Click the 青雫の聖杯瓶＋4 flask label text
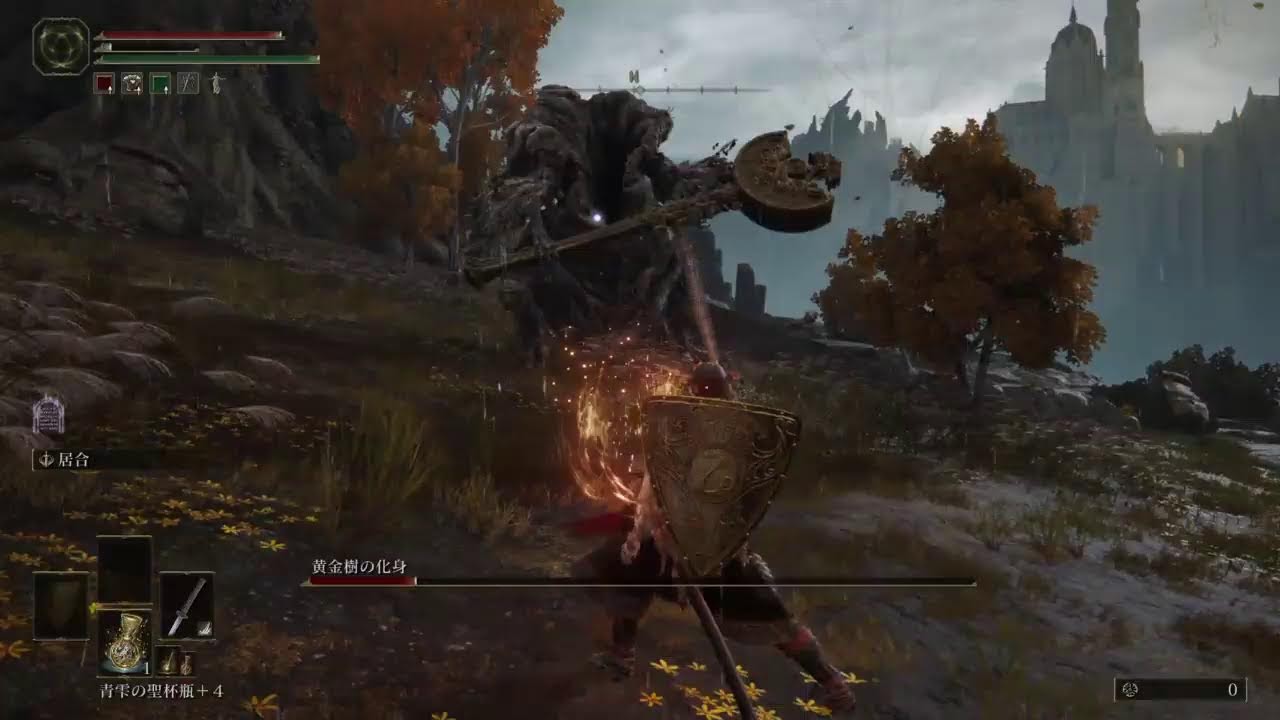Image resolution: width=1280 pixels, height=720 pixels. [162, 688]
